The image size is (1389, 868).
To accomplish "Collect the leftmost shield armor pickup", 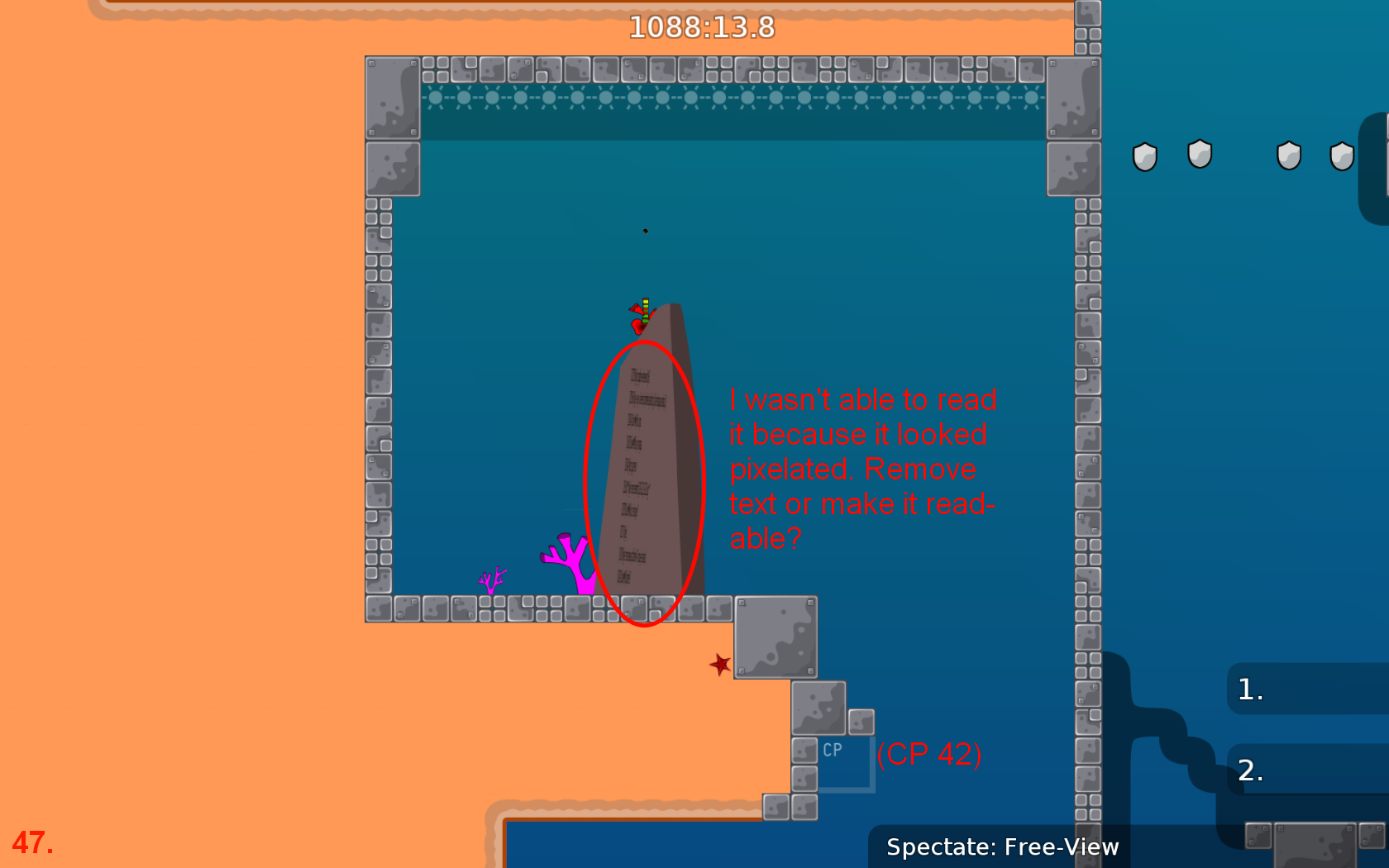I will pyautogui.click(x=1145, y=155).
